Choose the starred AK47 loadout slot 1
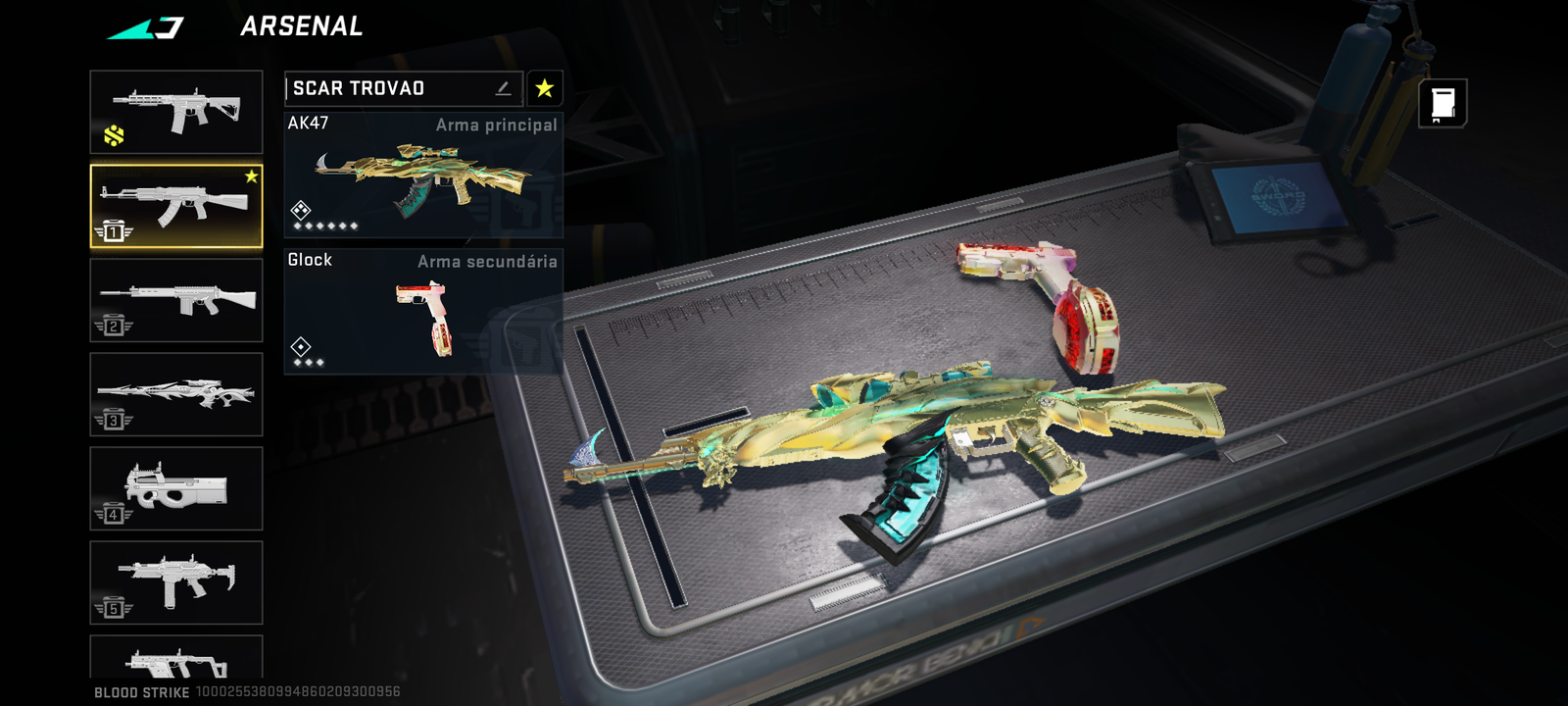 [176, 206]
